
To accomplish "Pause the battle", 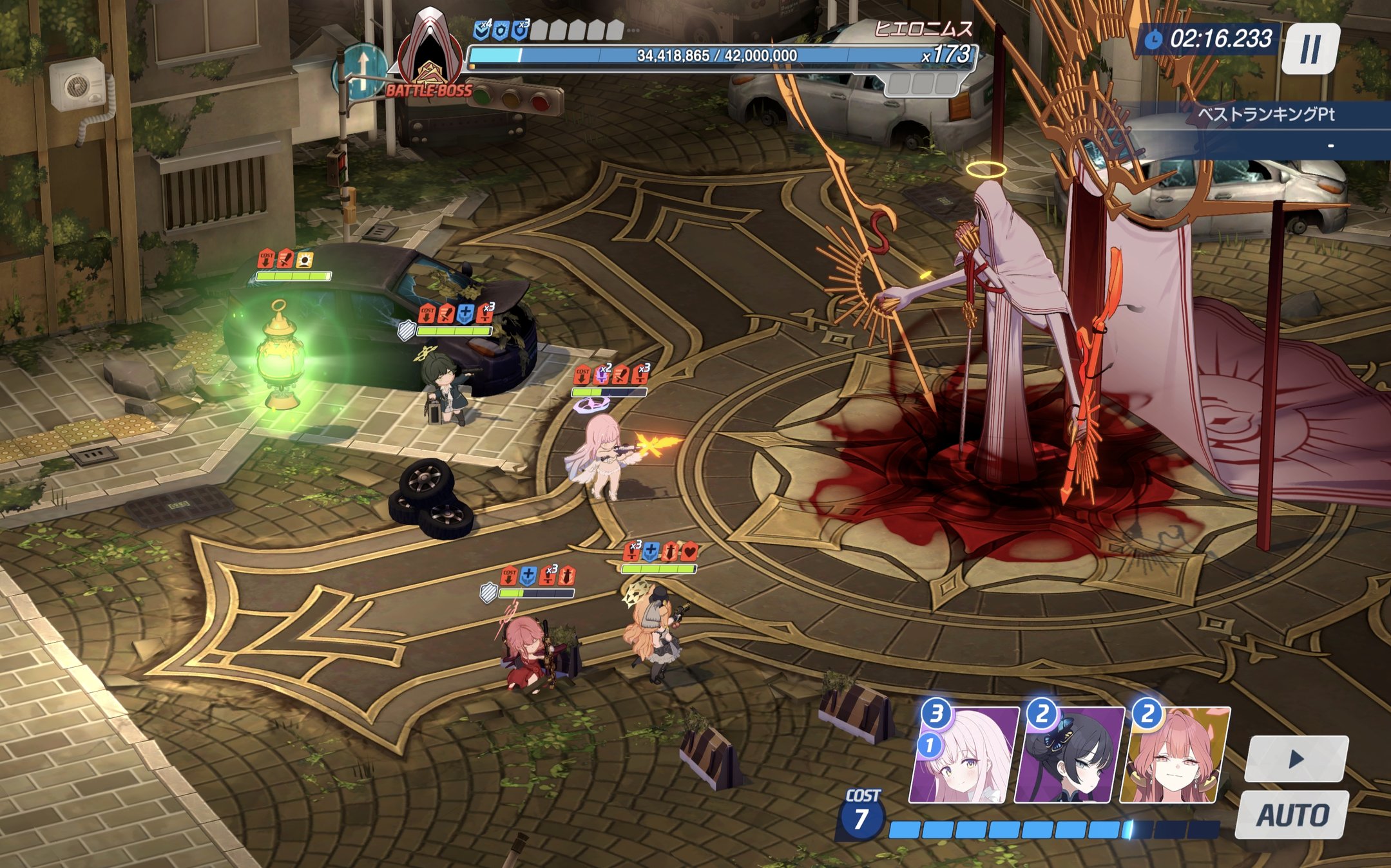I will tap(1310, 49).
